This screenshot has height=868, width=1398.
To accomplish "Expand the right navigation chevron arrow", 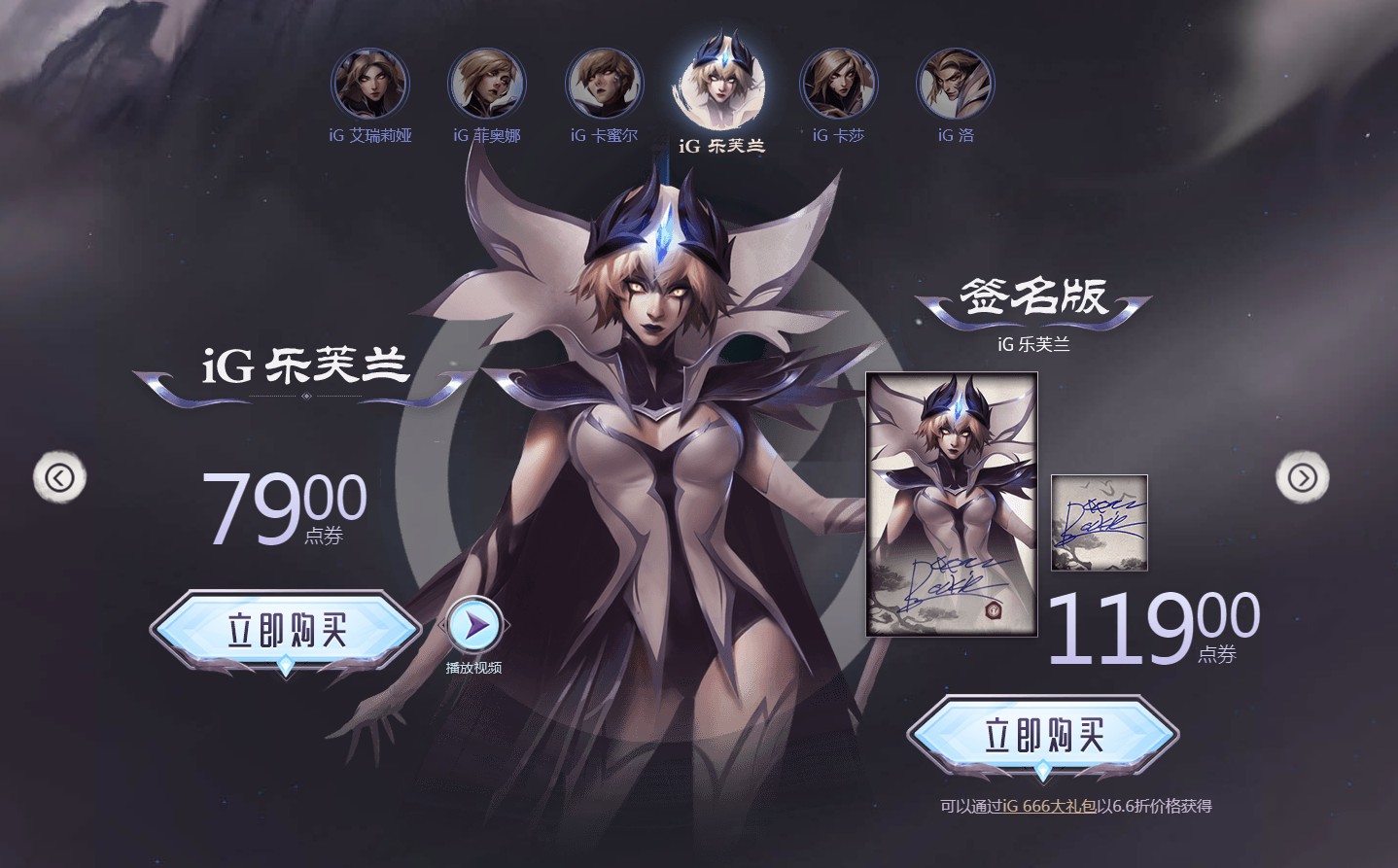I will 1303,477.
